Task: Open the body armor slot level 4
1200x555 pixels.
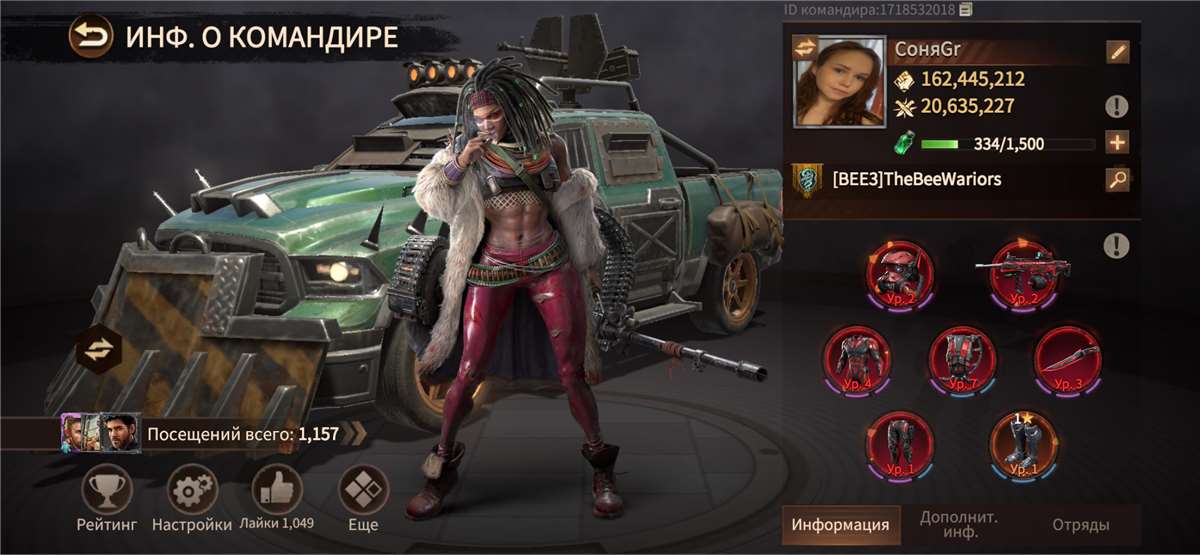Action: (x=858, y=357)
